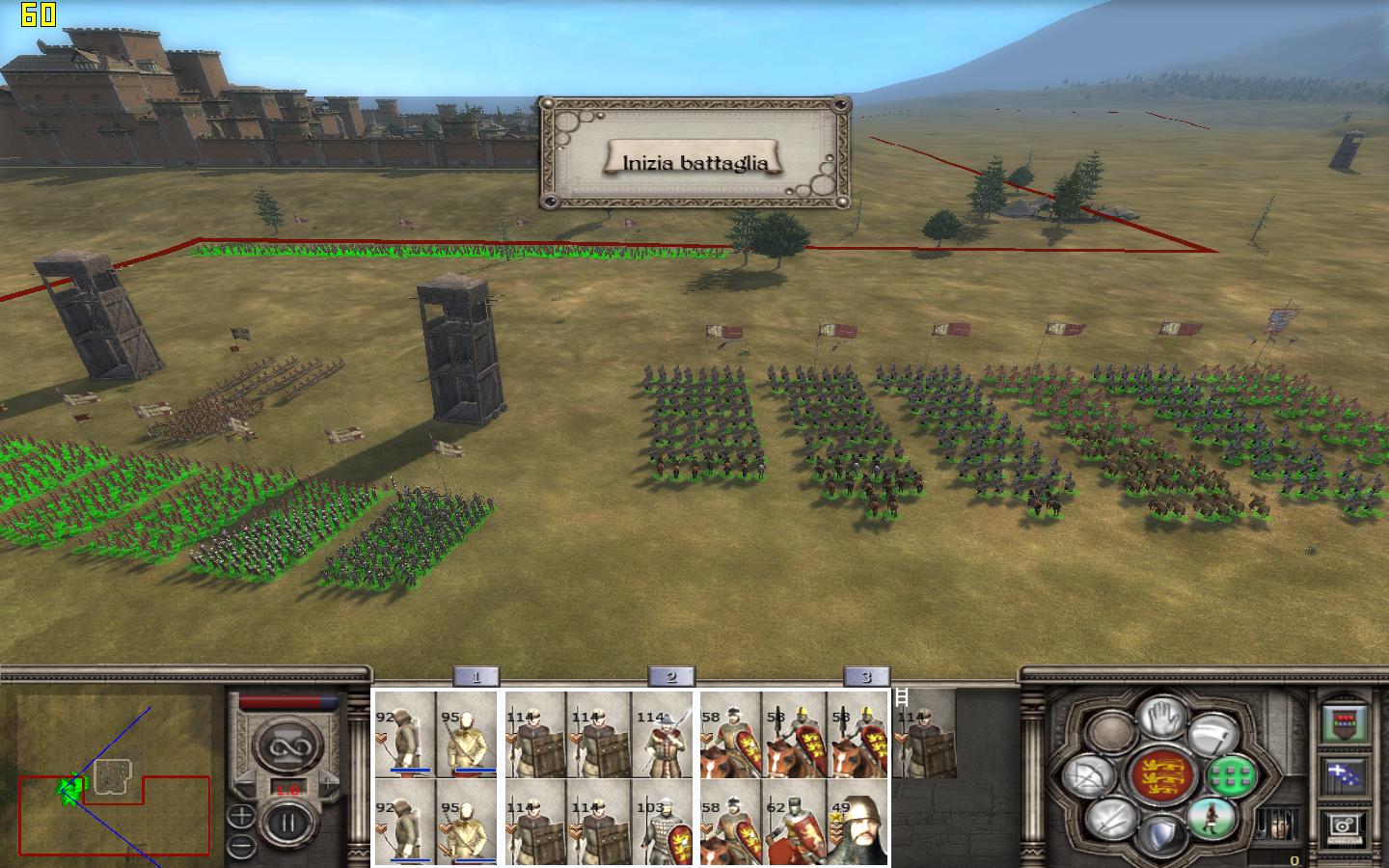Click the infinity time limit button

(x=288, y=746)
